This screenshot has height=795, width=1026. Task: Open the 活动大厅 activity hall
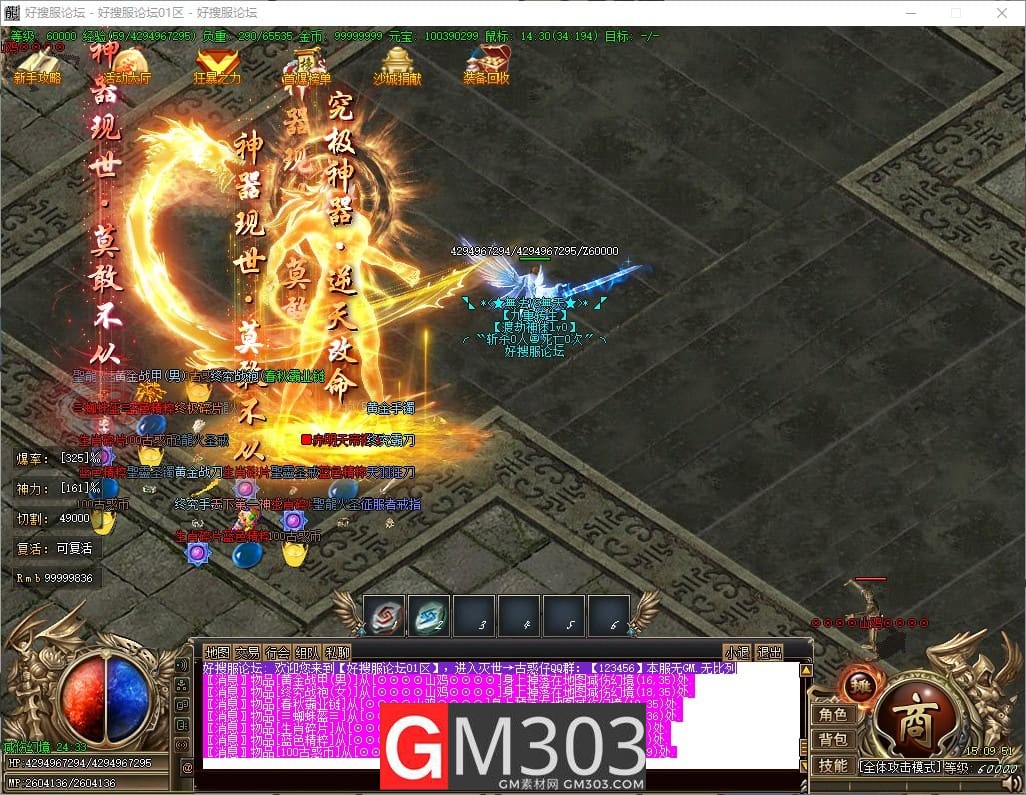pos(127,67)
